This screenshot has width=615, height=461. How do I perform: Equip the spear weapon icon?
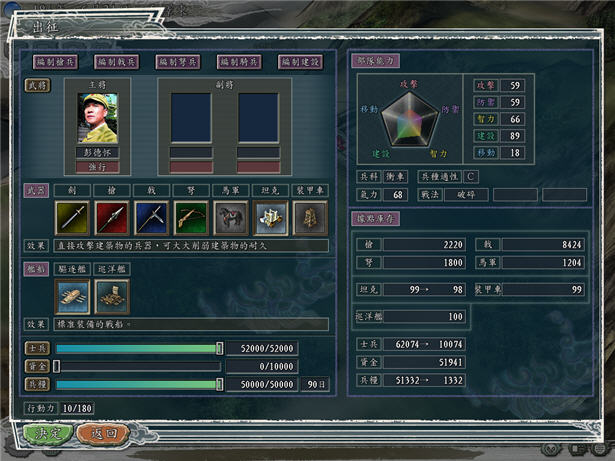tap(111, 217)
